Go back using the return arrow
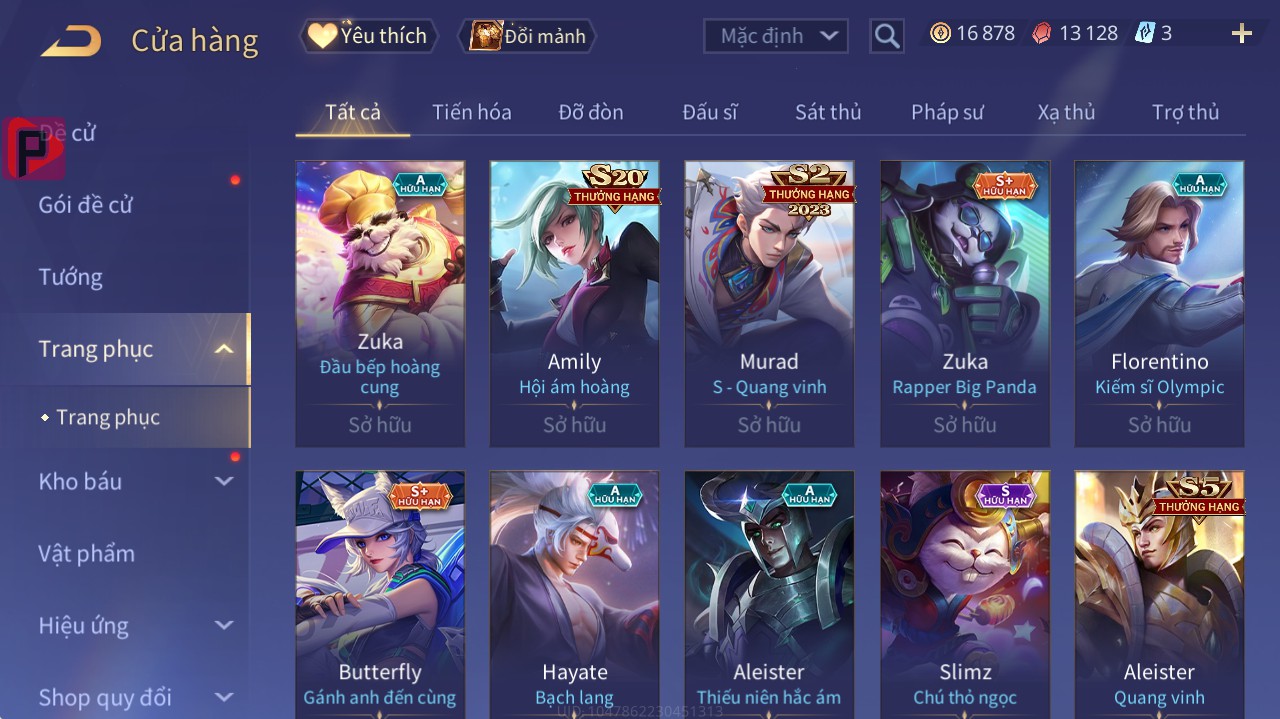Screen dimensions: 1280x719 pyautogui.click(x=72, y=40)
